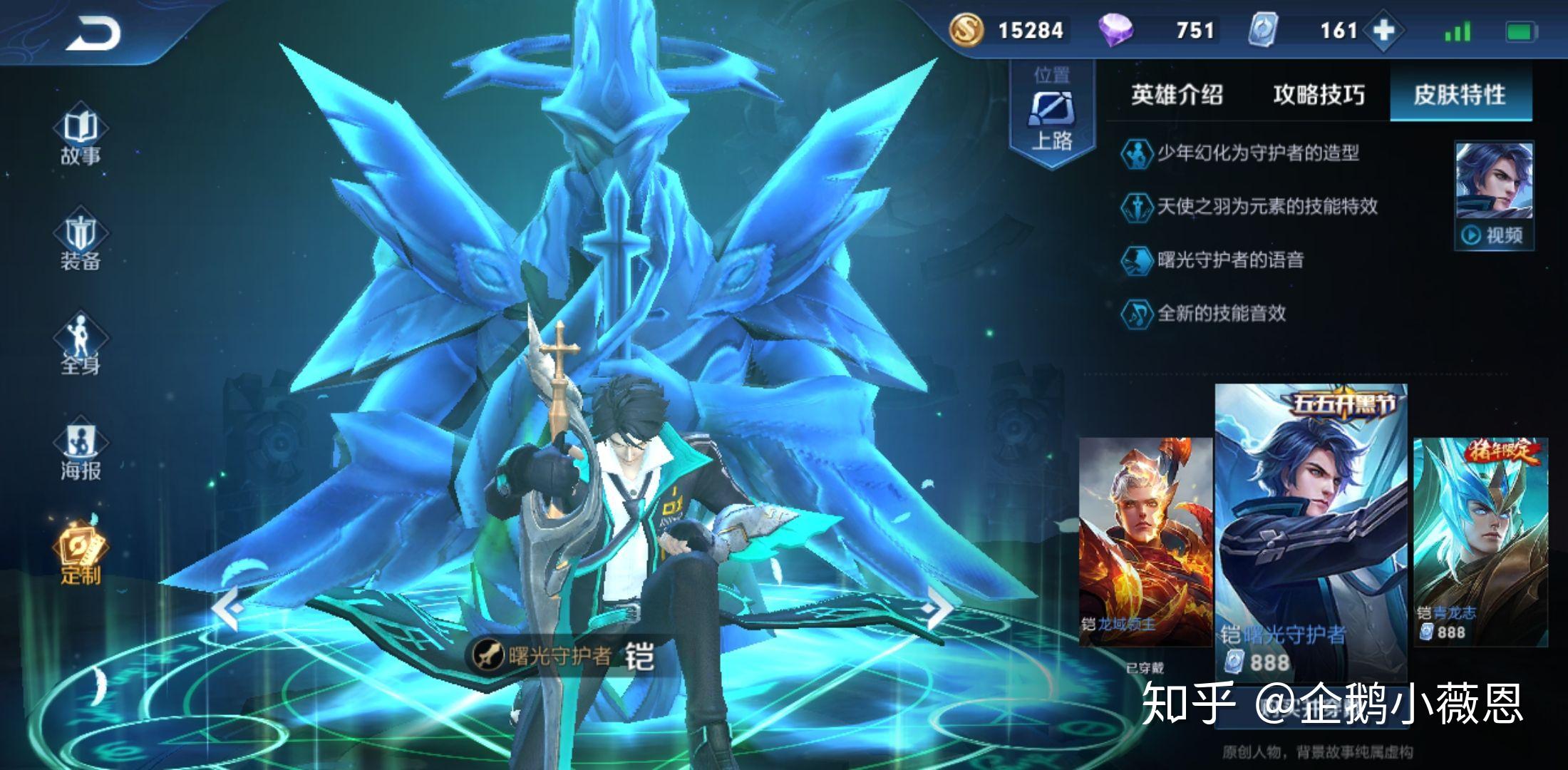Add more skin vouchers with plus button
The height and width of the screenshot is (770, 1568).
(1383, 31)
